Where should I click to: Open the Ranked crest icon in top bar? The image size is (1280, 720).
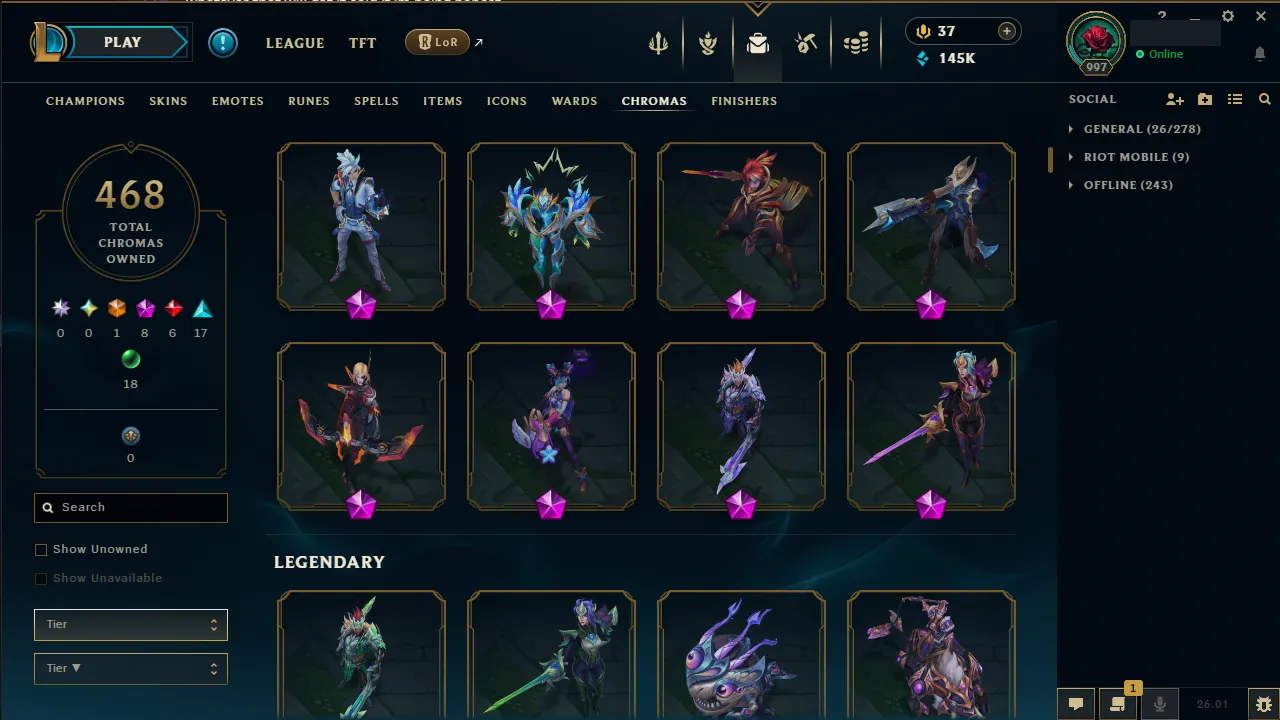coord(707,42)
